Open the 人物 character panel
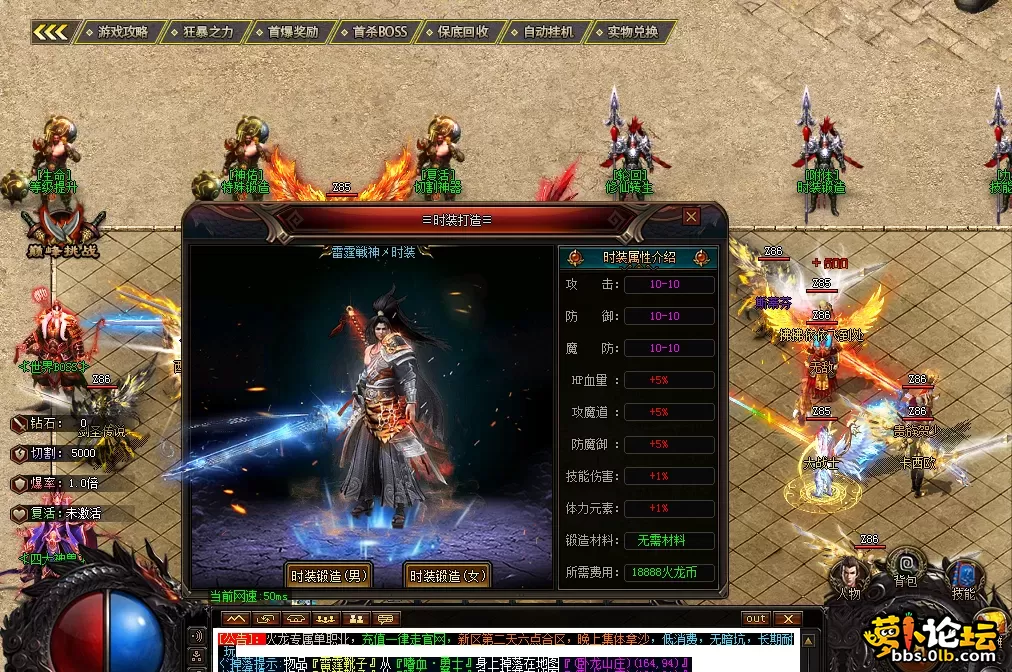The width and height of the screenshot is (1012, 672). 849,578
